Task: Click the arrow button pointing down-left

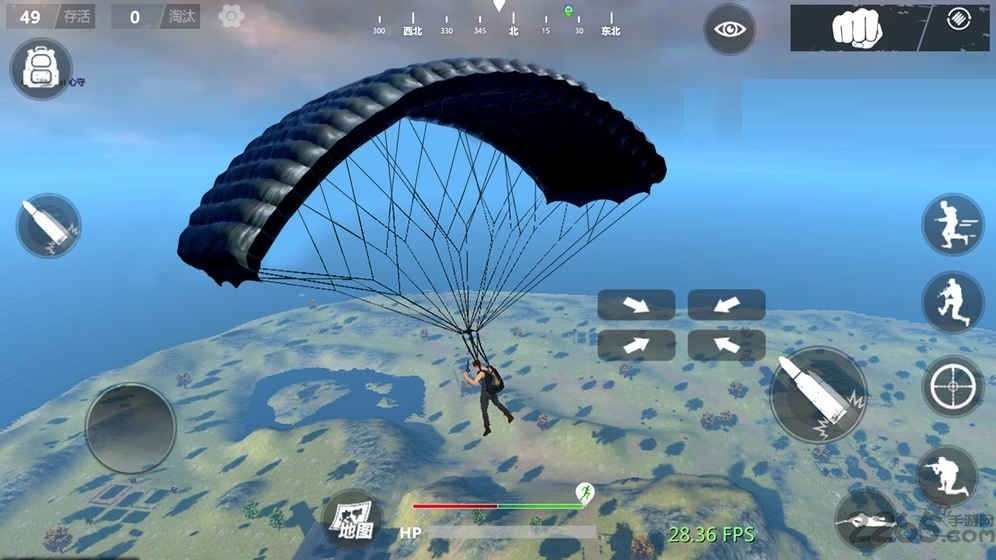Action: (x=726, y=305)
